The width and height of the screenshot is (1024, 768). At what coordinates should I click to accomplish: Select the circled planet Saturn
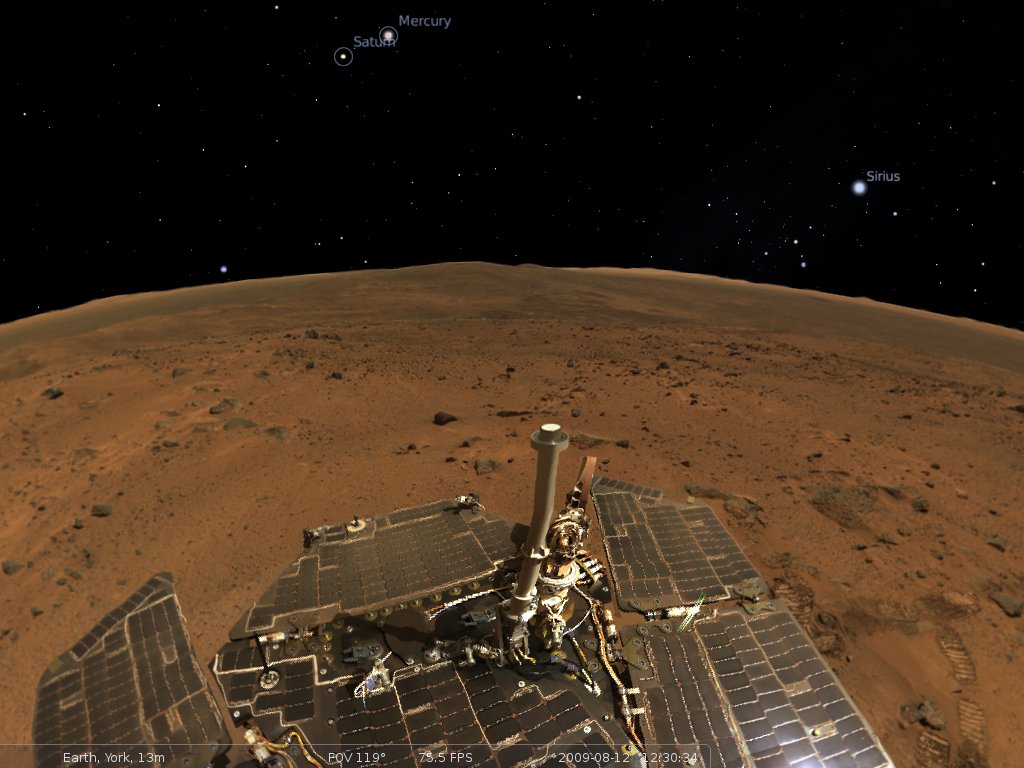[x=343, y=57]
